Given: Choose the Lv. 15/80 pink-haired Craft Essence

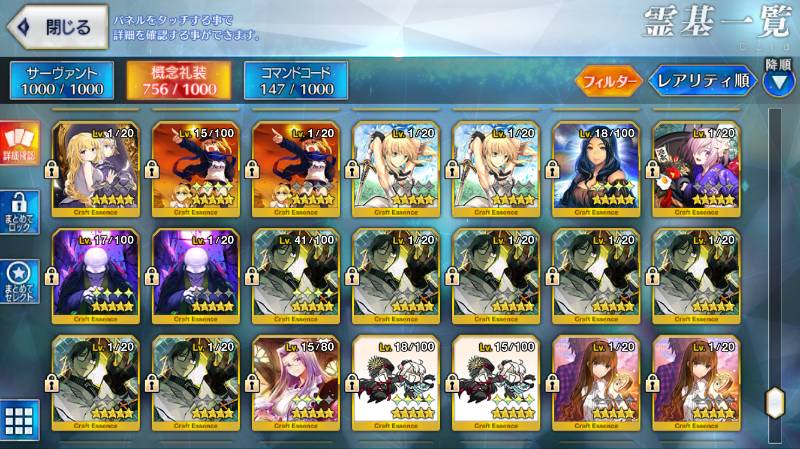Looking at the screenshot, I should coord(296,382).
